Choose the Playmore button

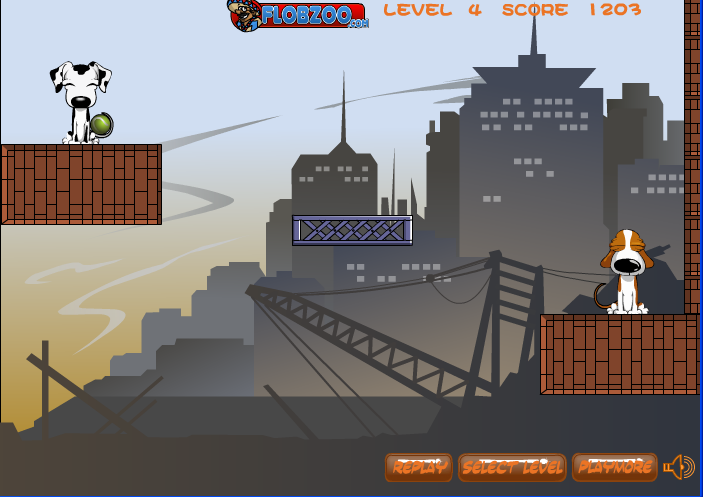point(614,467)
